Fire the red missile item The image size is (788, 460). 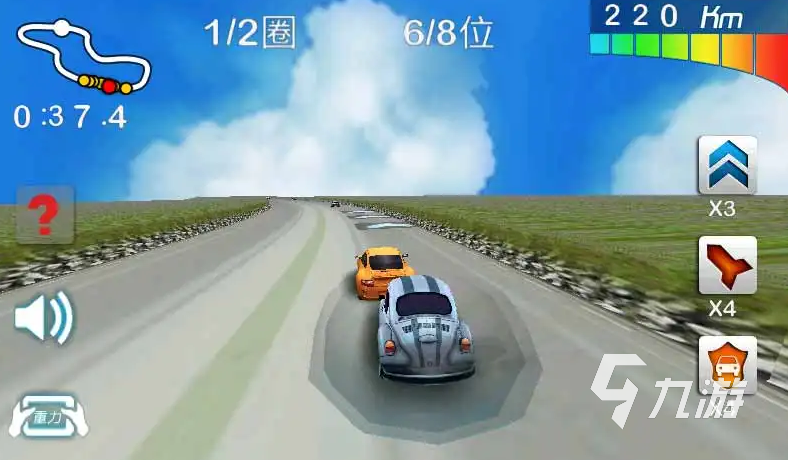click(x=727, y=265)
